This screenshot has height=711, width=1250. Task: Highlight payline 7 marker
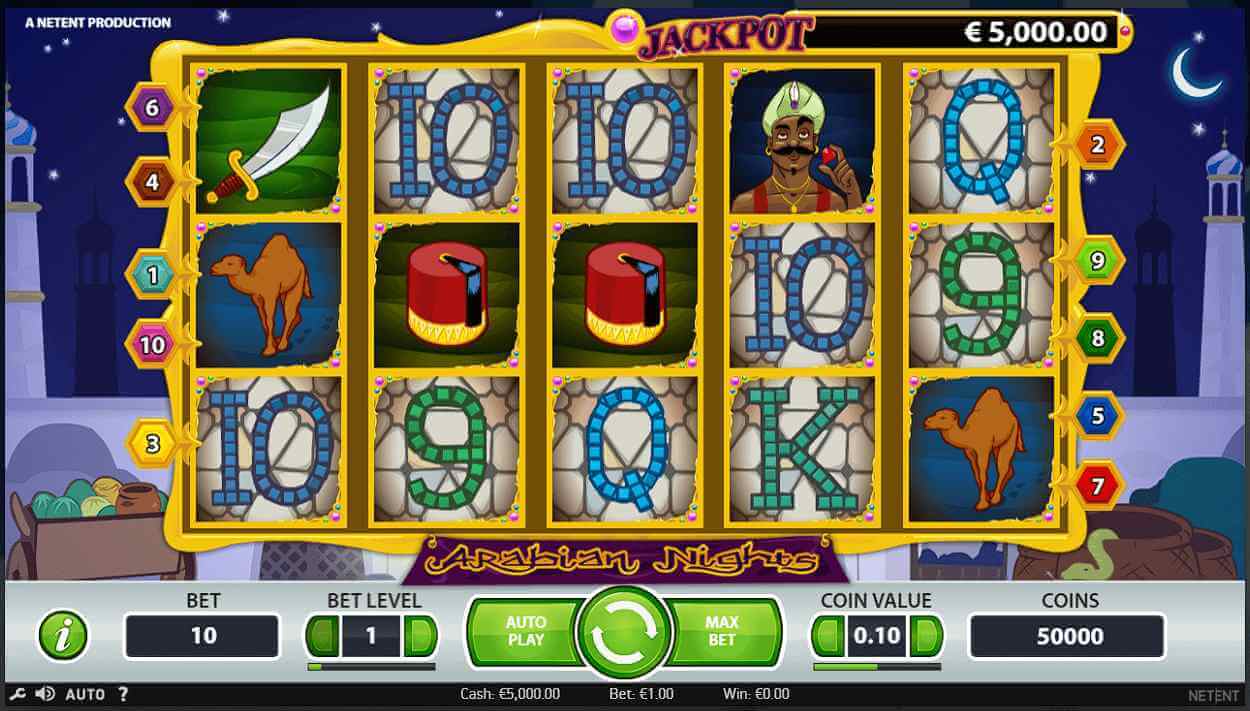1097,487
